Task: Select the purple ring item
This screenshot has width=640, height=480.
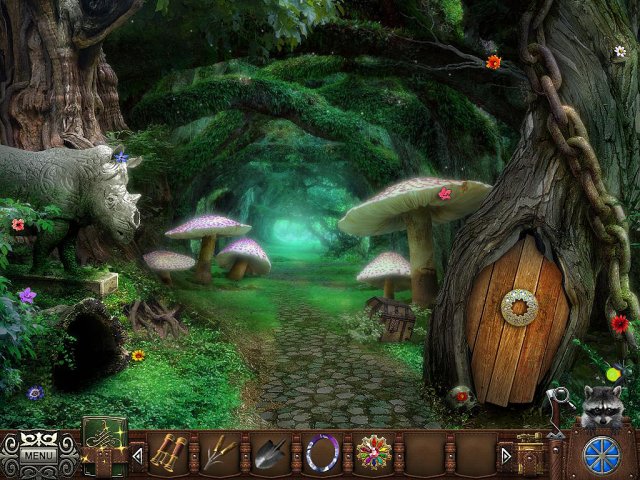Action: pos(323,452)
